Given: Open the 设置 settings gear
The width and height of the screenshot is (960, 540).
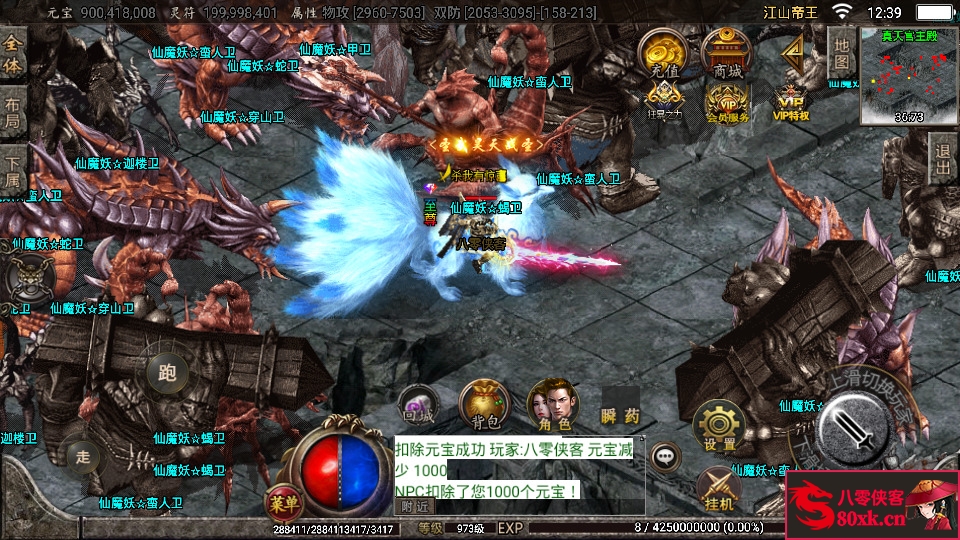Looking at the screenshot, I should pos(719,425).
